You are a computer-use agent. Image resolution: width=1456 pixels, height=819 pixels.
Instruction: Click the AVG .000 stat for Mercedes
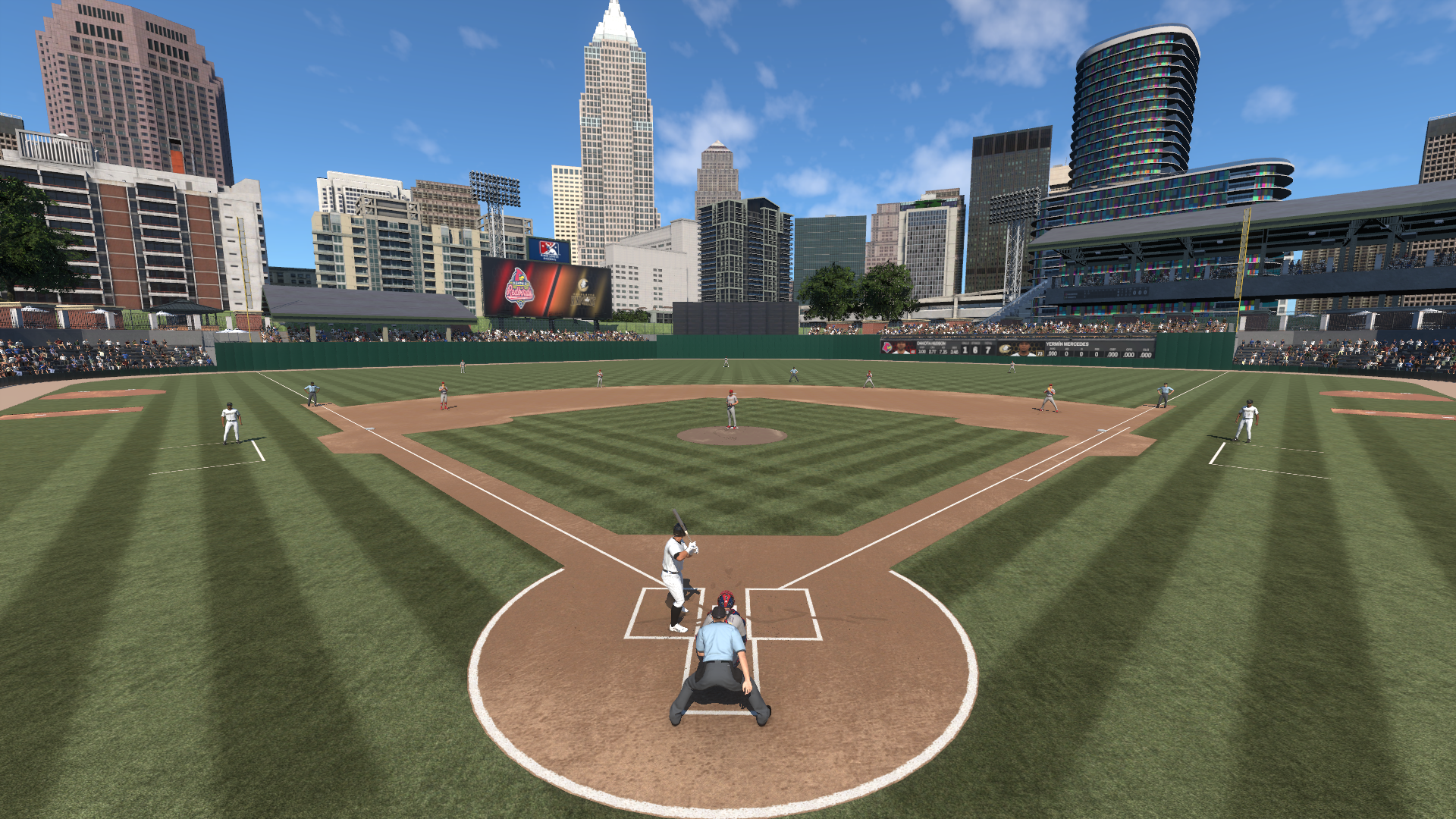(1052, 354)
